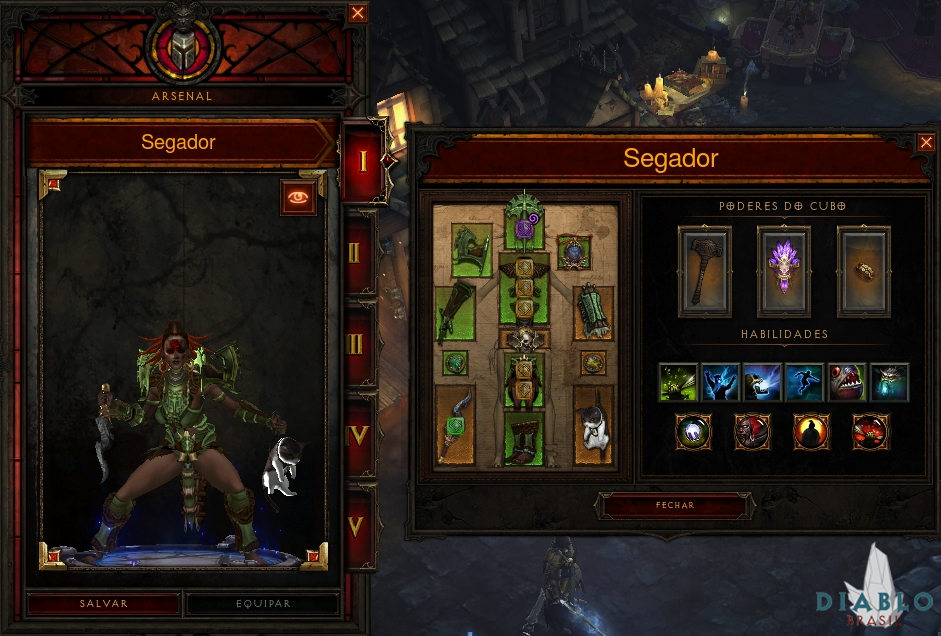Click the Segador build name banner
Screen dimensions: 941x636
(x=178, y=142)
